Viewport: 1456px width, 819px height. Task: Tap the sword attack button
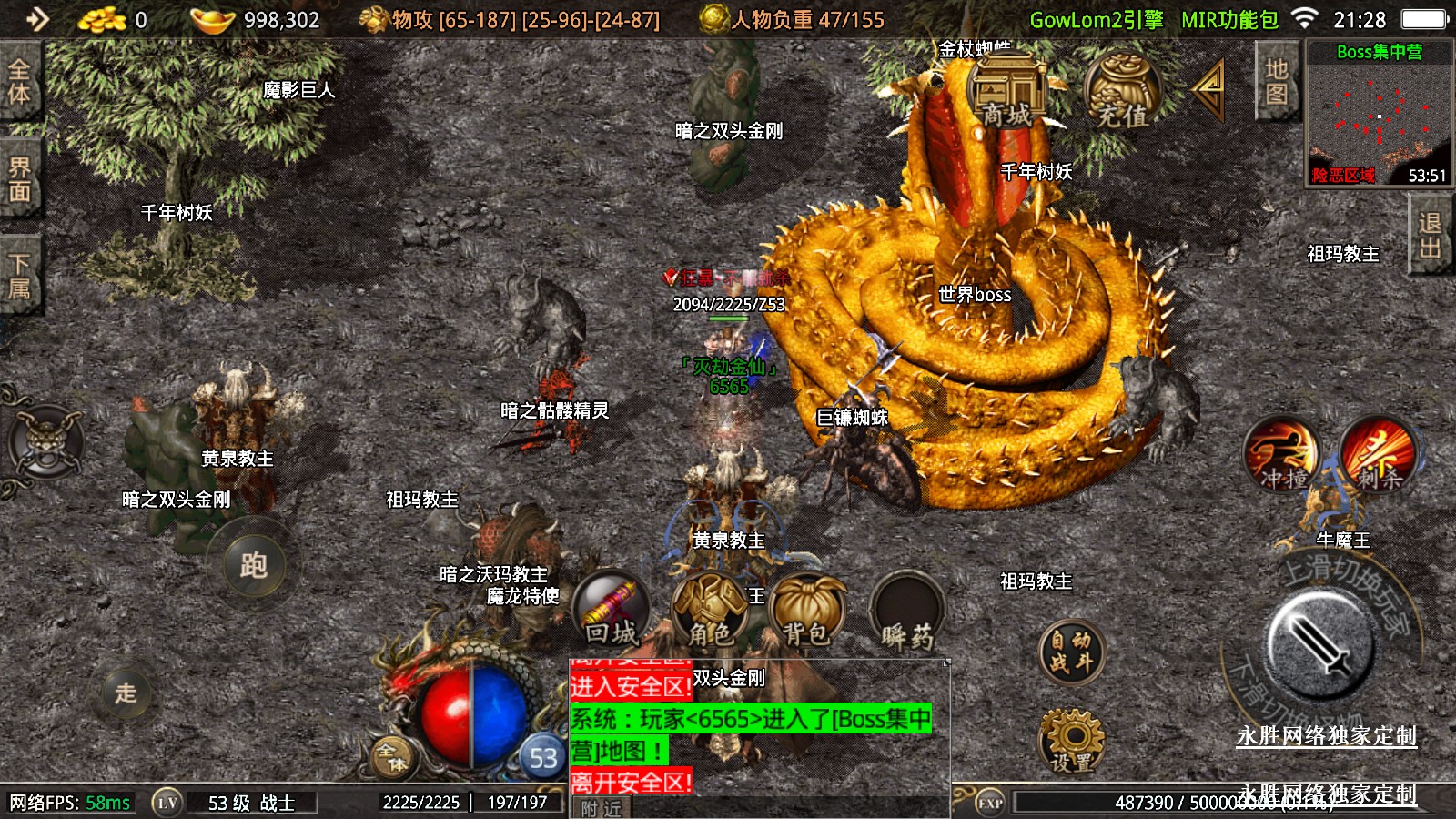click(1320, 642)
